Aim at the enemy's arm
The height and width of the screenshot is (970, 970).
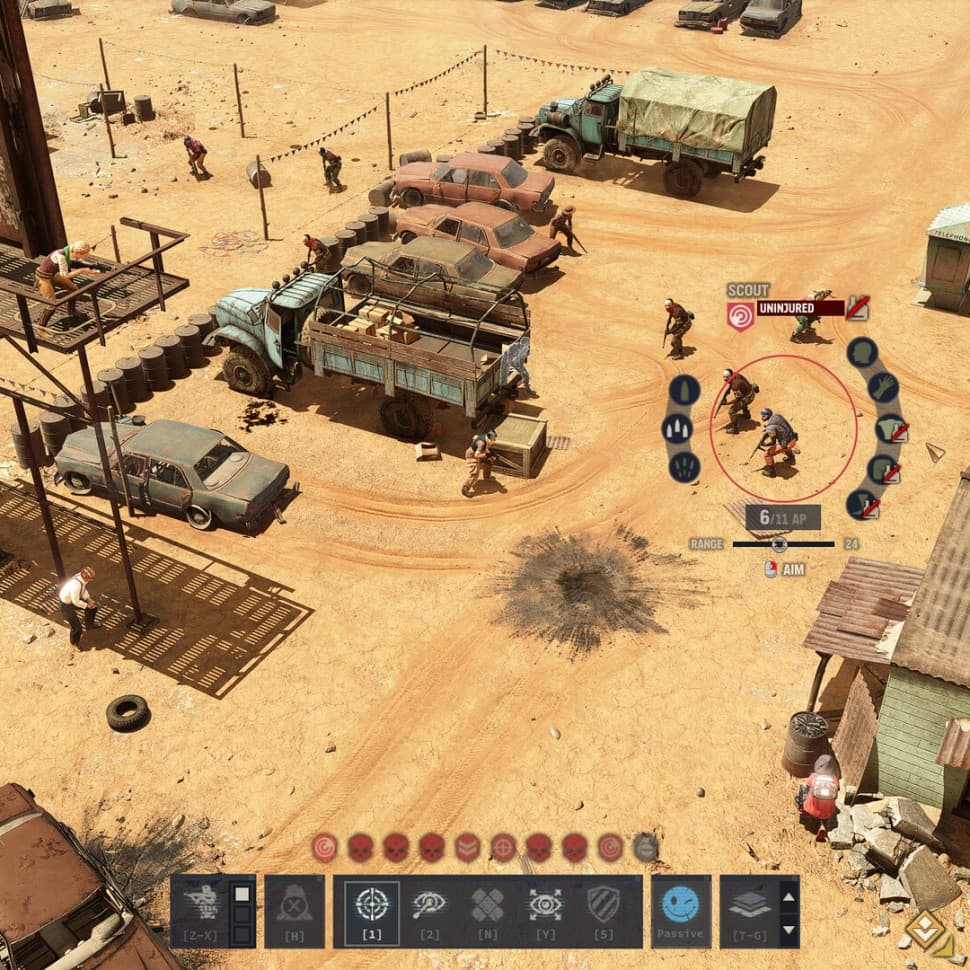pos(883,387)
